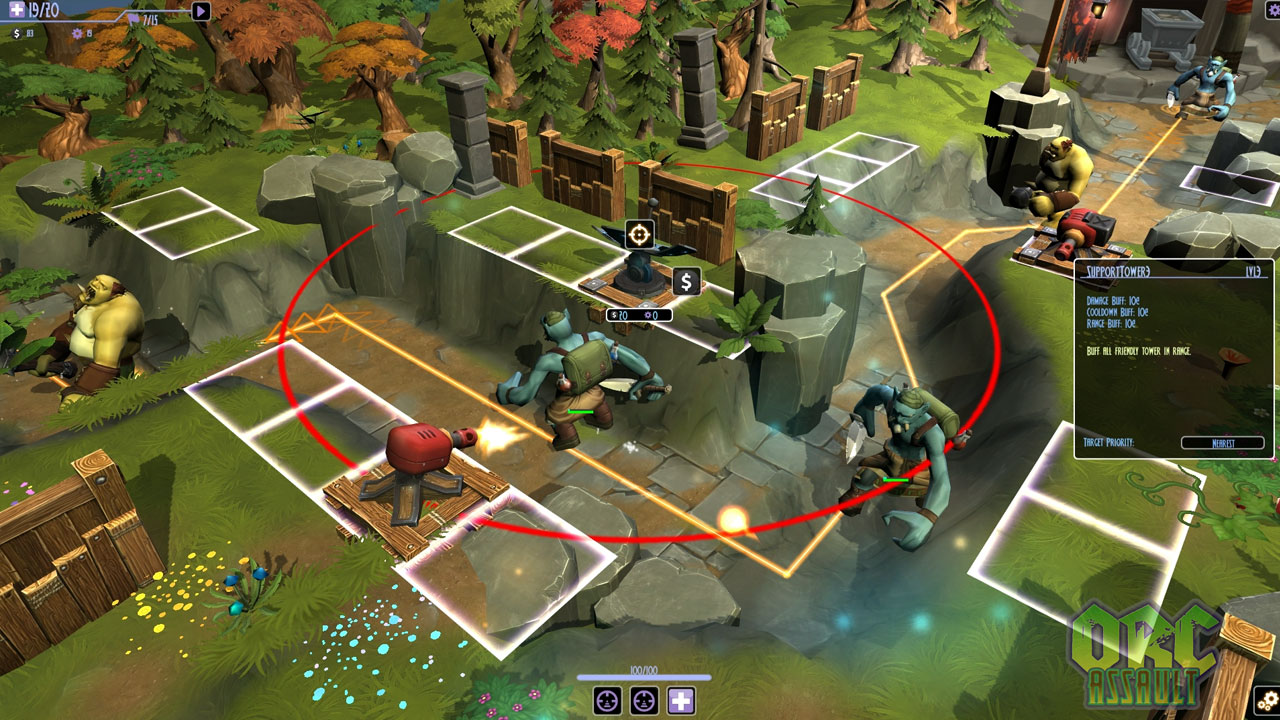The height and width of the screenshot is (720, 1280).
Task: Change target priority from Nearest
Action: [1222, 442]
